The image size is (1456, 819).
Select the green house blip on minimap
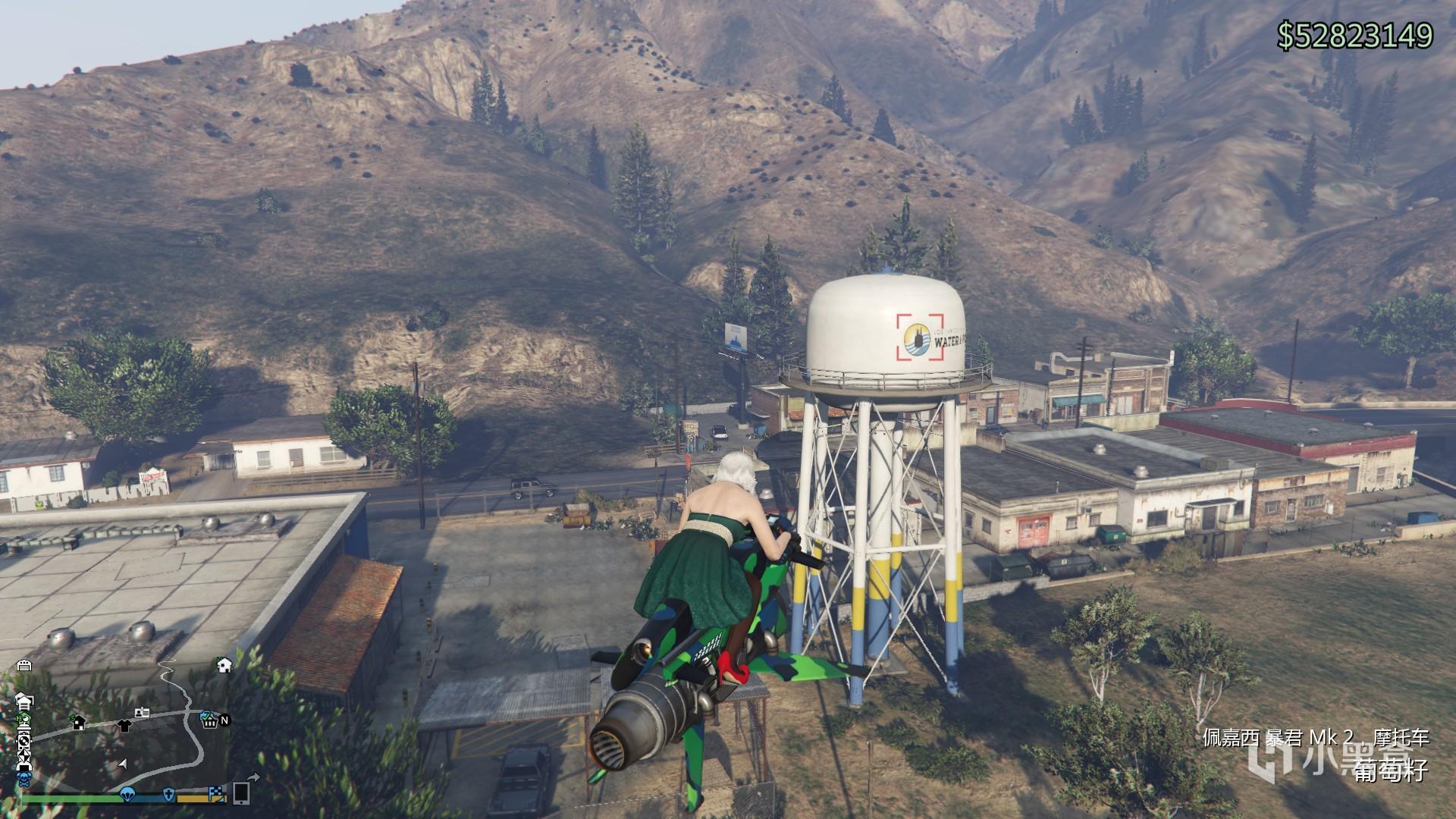point(24,719)
